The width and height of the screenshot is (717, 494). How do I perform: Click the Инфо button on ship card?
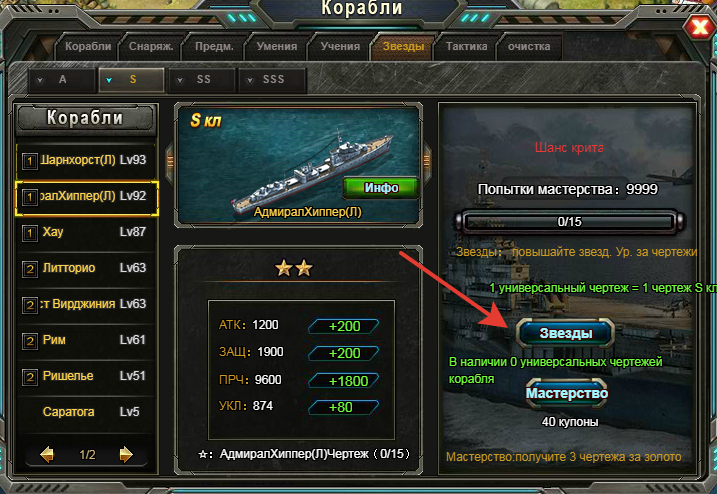pyautogui.click(x=381, y=187)
